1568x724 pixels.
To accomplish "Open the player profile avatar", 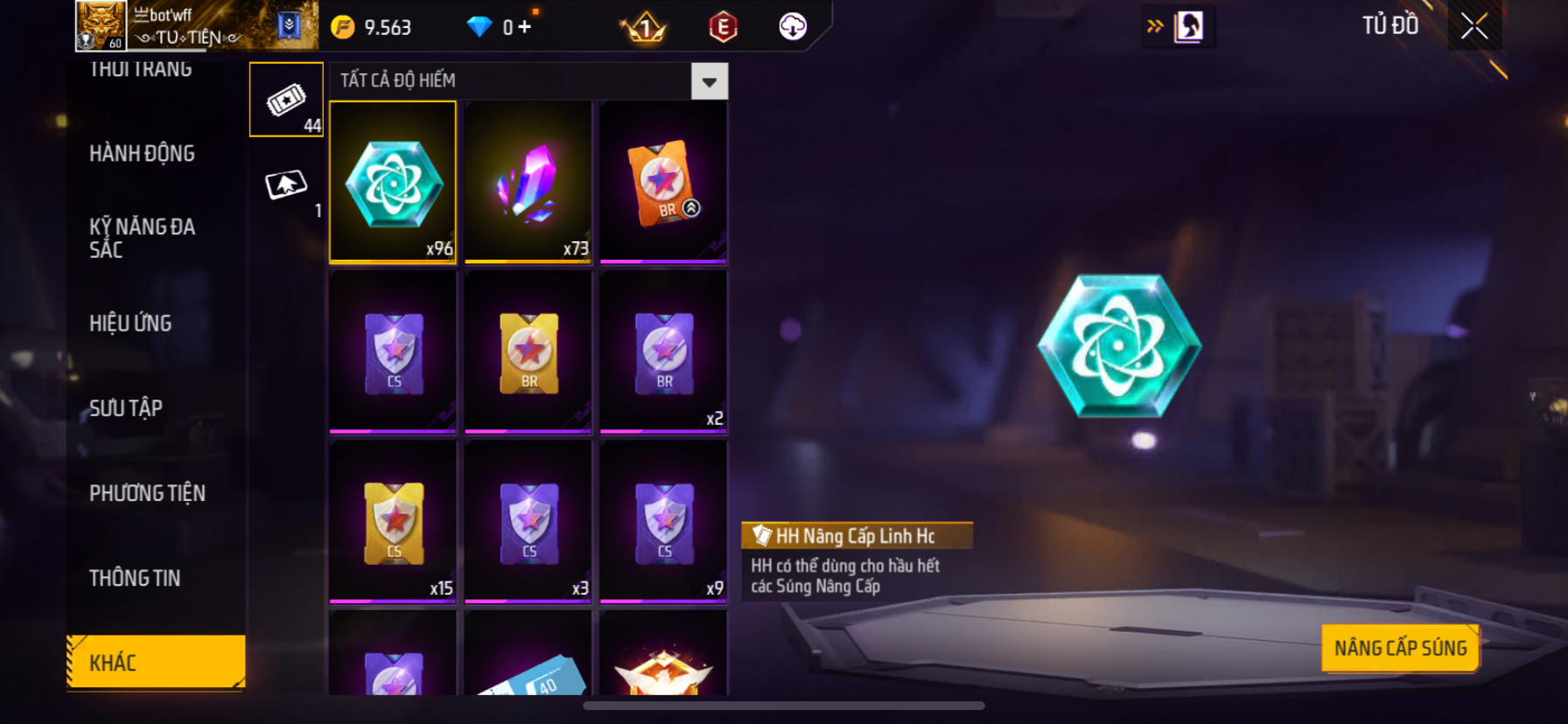I will 101,25.
